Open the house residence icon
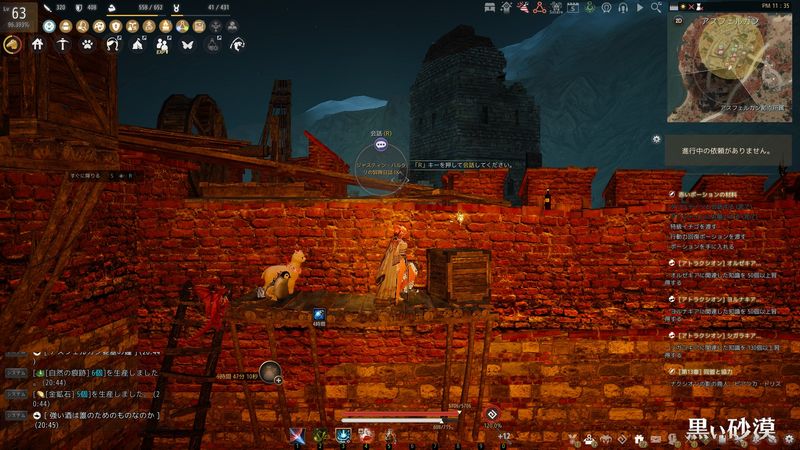 pos(38,44)
